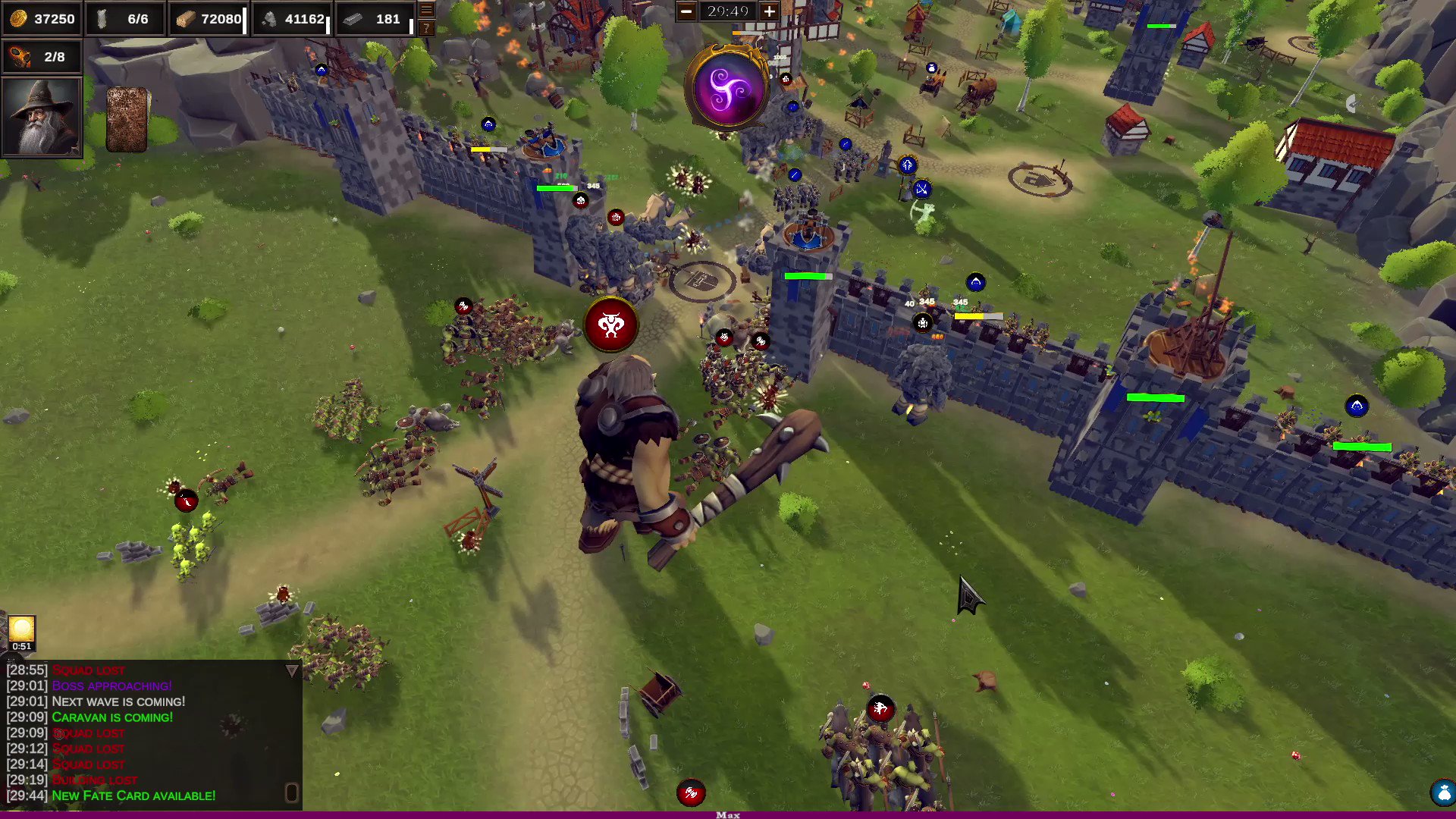Select the fireball spell counter icon

(x=20, y=56)
